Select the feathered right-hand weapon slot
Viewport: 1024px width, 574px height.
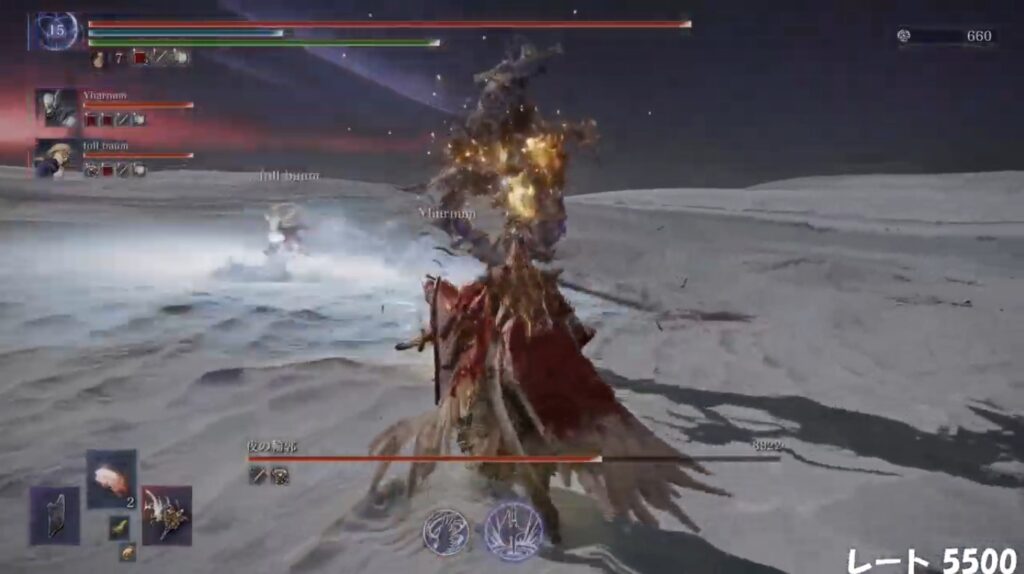point(166,515)
